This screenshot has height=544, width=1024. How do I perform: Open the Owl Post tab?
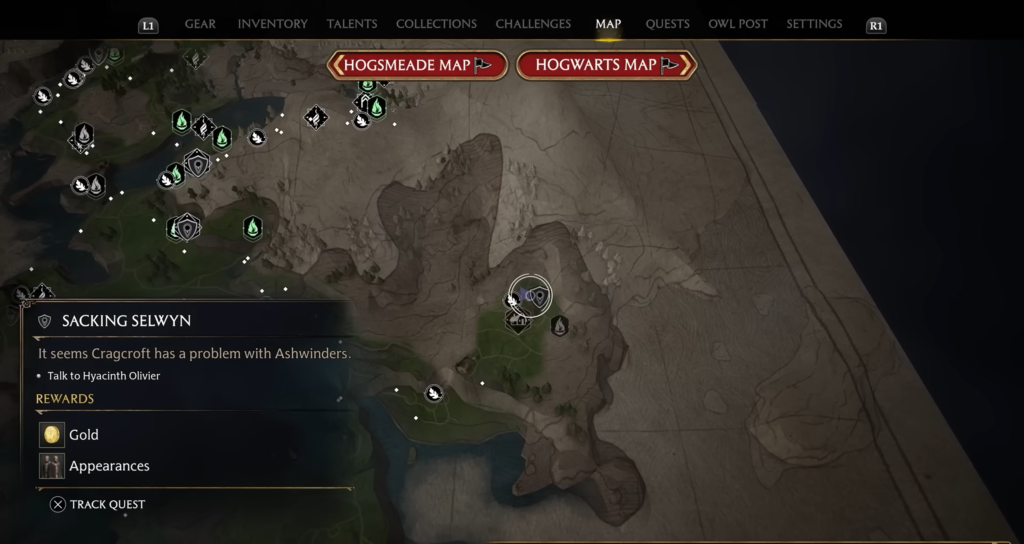pos(740,24)
